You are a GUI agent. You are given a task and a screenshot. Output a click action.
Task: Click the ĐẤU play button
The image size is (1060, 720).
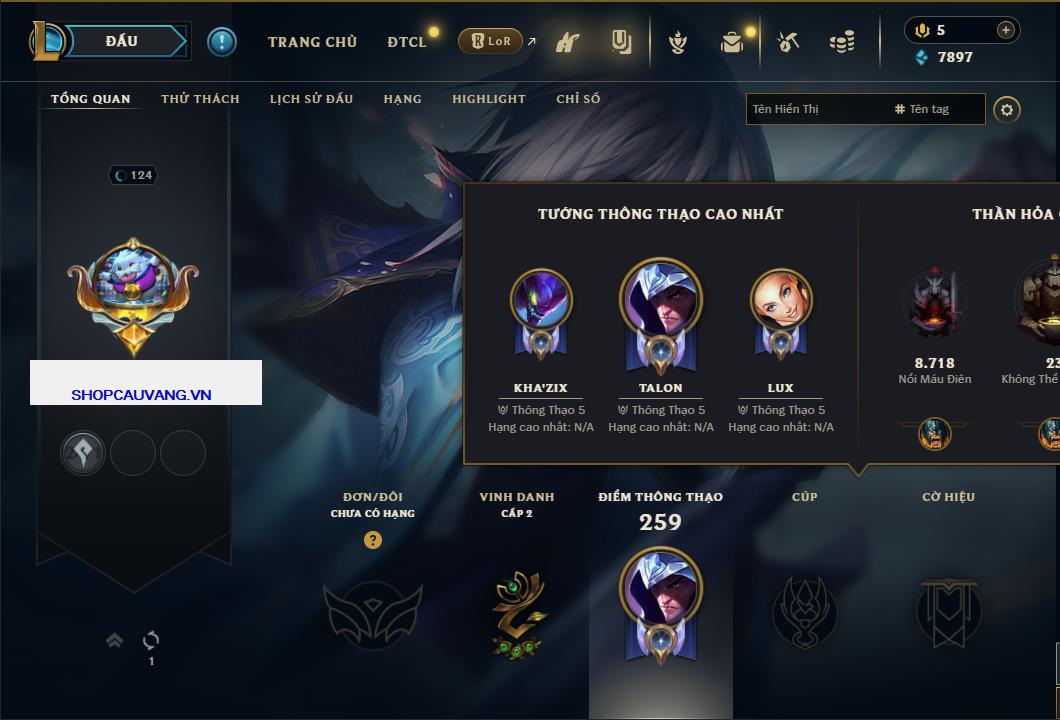pyautogui.click(x=122, y=41)
